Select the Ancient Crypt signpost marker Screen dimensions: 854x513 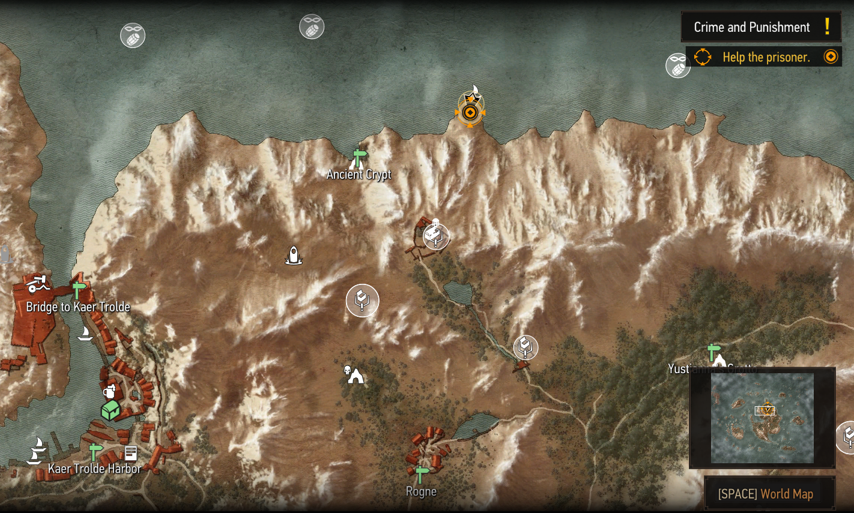359,157
